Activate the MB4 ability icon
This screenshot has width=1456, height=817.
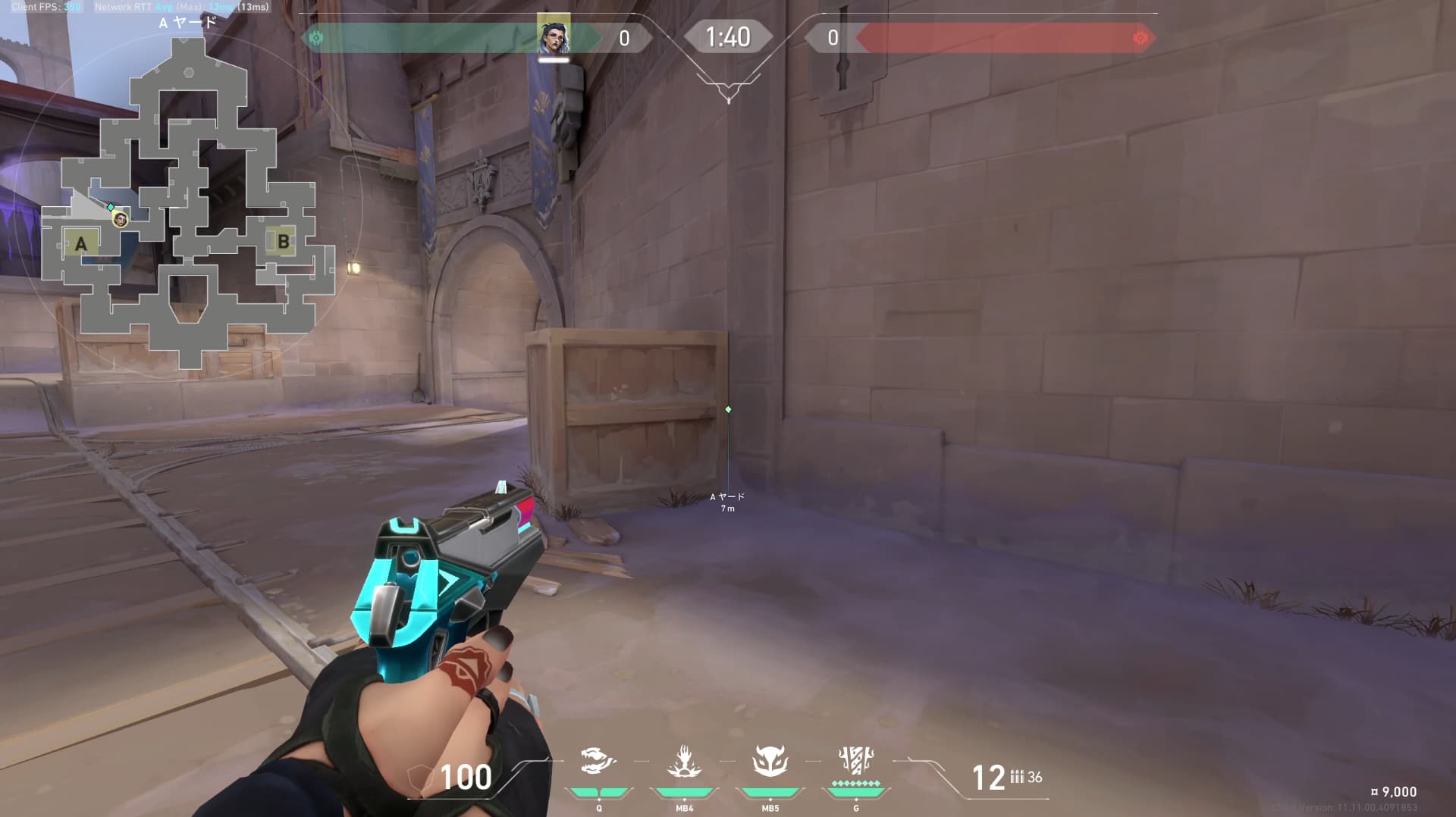coord(684,761)
